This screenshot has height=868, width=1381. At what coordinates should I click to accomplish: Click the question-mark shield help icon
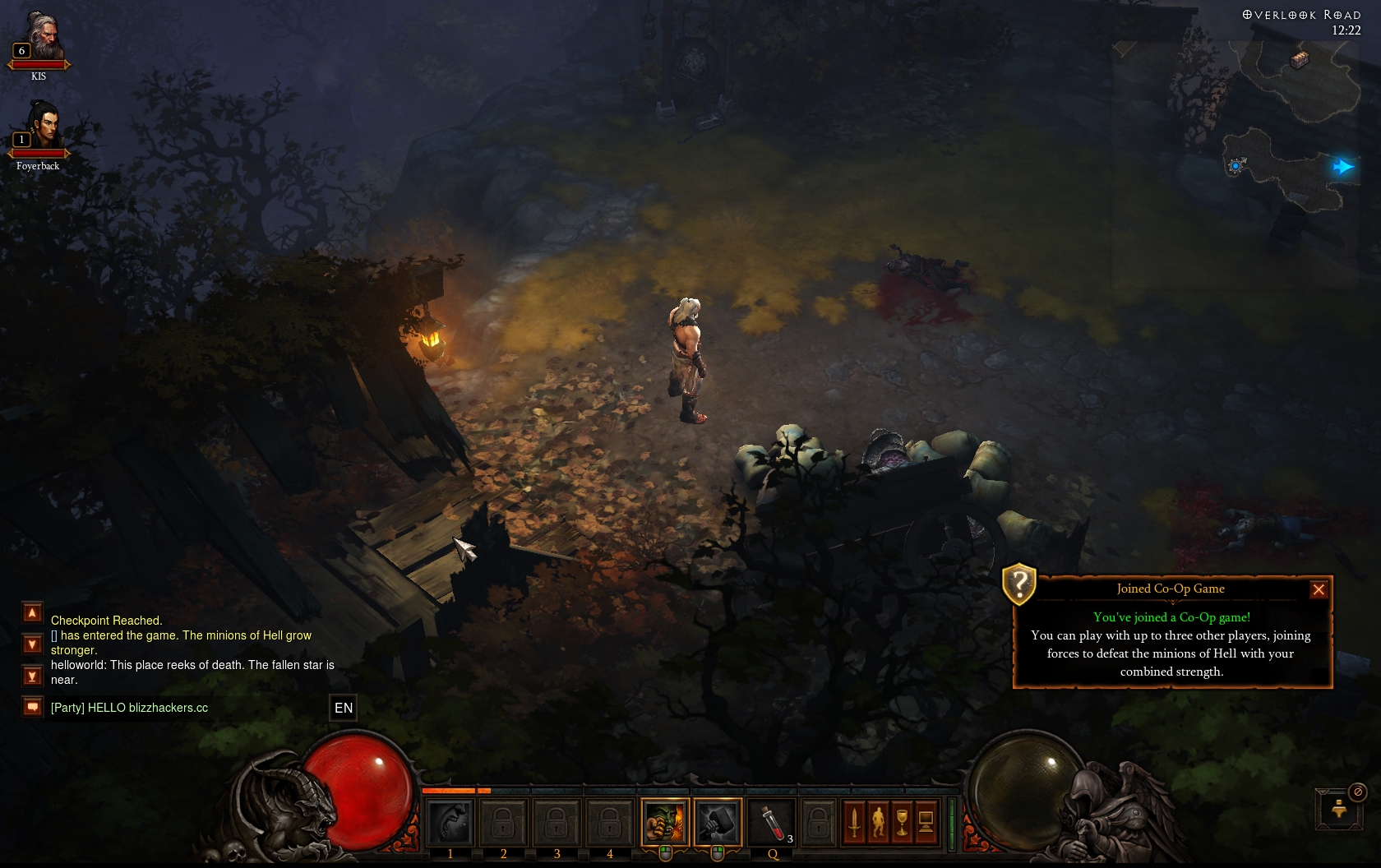[x=1019, y=584]
